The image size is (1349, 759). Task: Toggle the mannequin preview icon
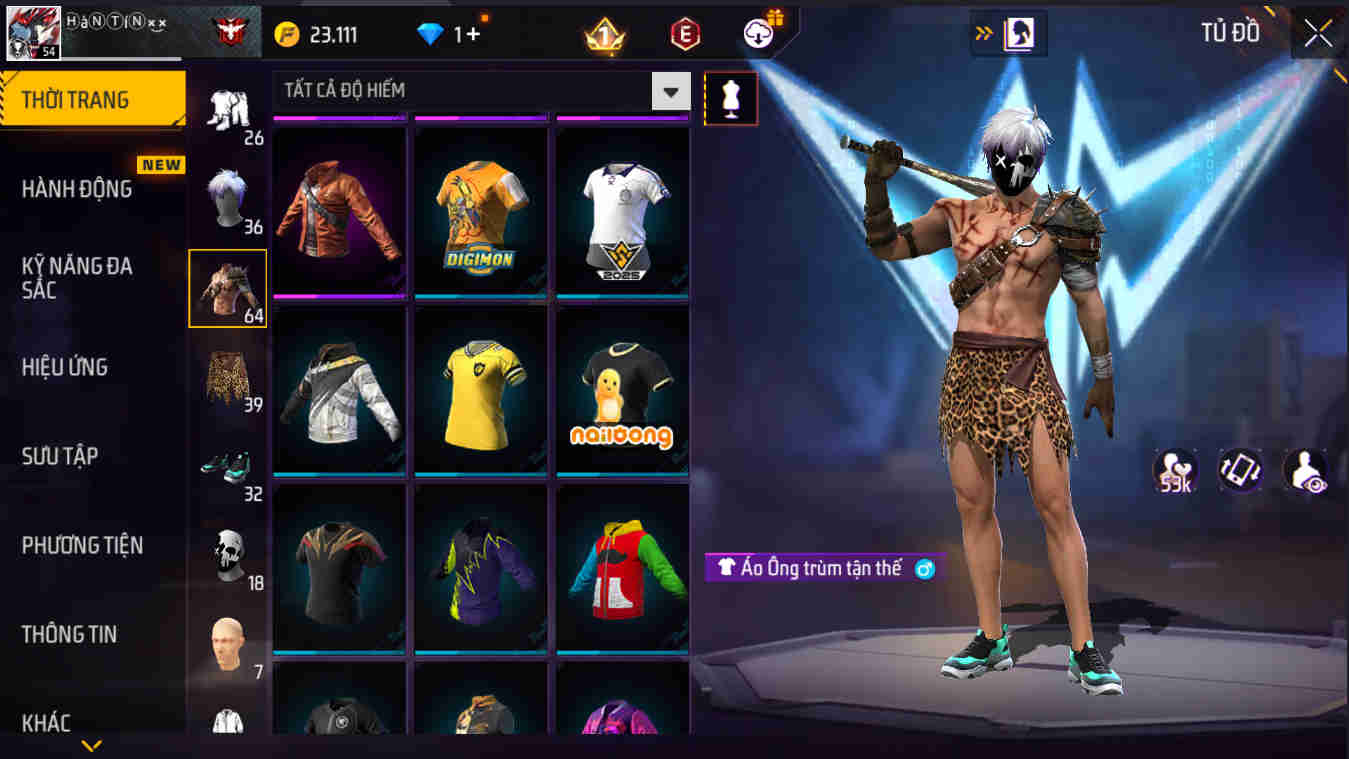pyautogui.click(x=729, y=100)
